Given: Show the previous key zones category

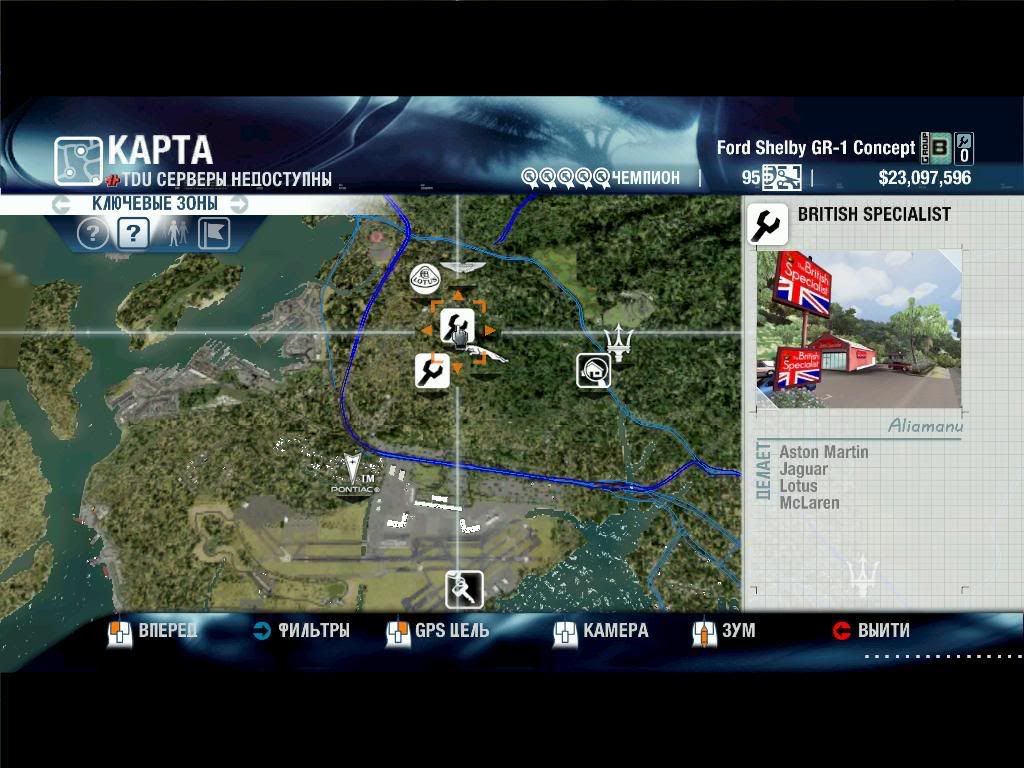Looking at the screenshot, I should coord(62,204).
